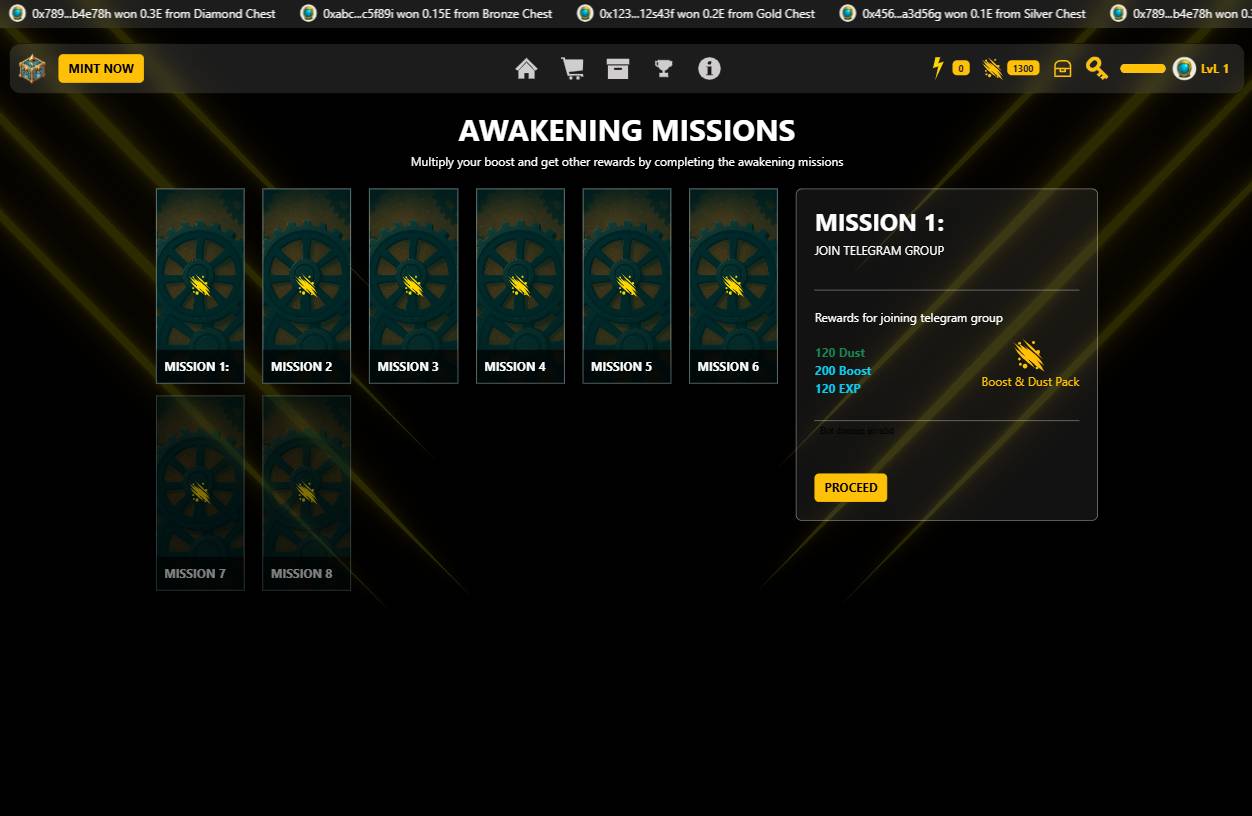Screen dimensions: 1252x816
Task: Open the Lvl 1 profile avatar
Action: [1184, 68]
